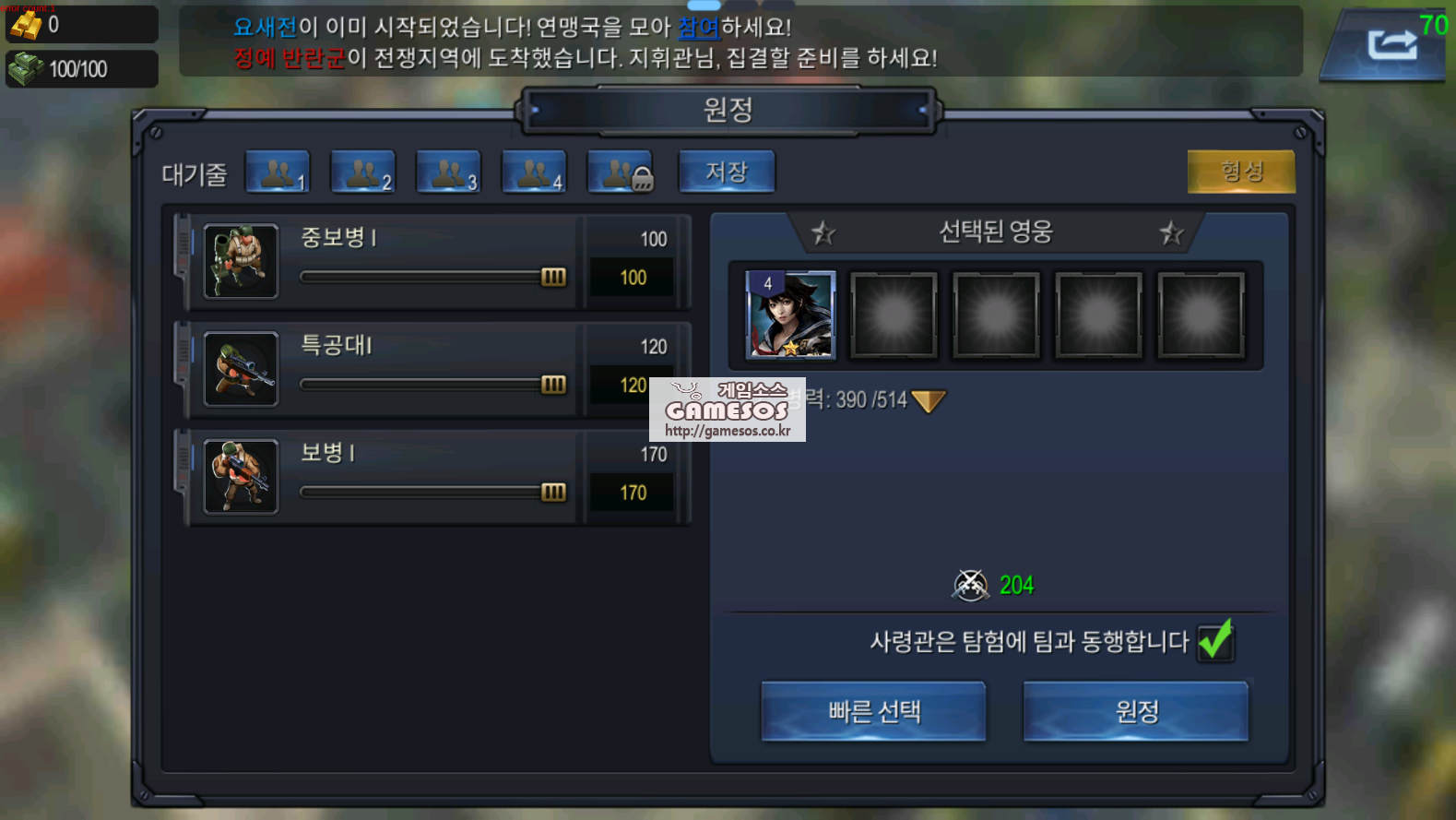This screenshot has height=820, width=1456.
Task: Edit the 보병 I troop count field
Action: point(633,493)
